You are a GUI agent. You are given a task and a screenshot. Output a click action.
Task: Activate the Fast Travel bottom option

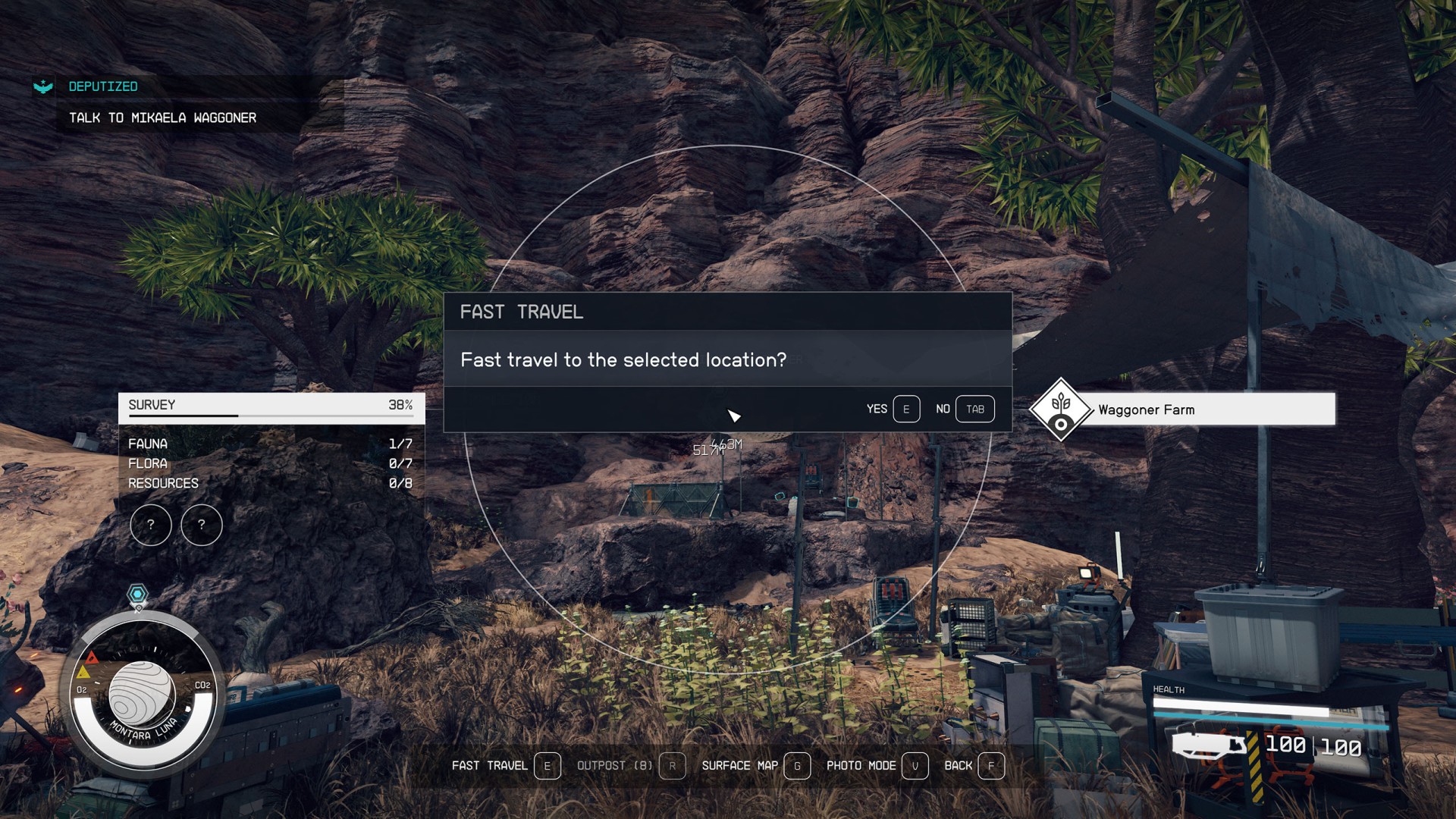point(505,766)
